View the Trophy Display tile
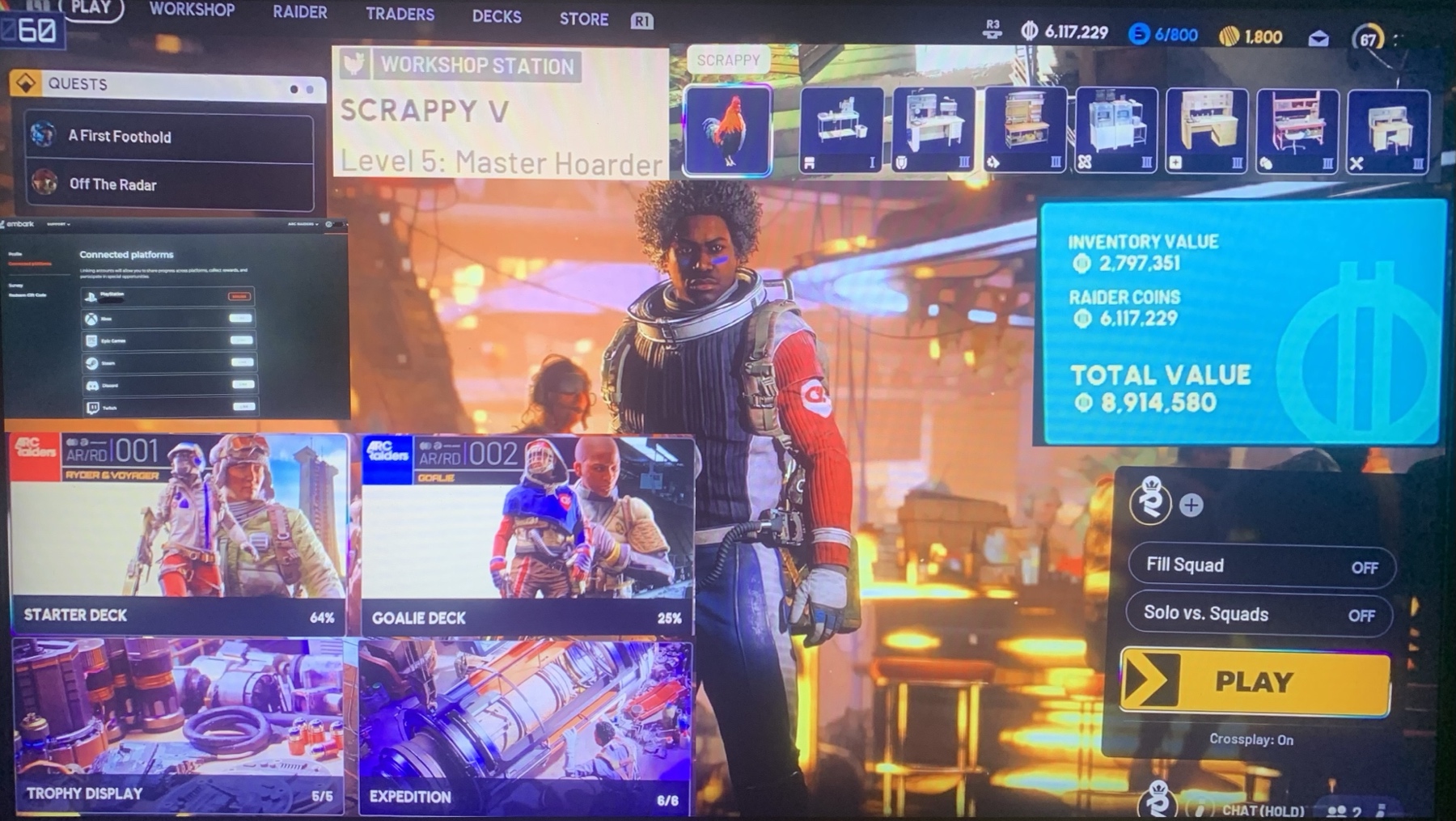Screen dimensions: 1456x821 tap(179, 725)
